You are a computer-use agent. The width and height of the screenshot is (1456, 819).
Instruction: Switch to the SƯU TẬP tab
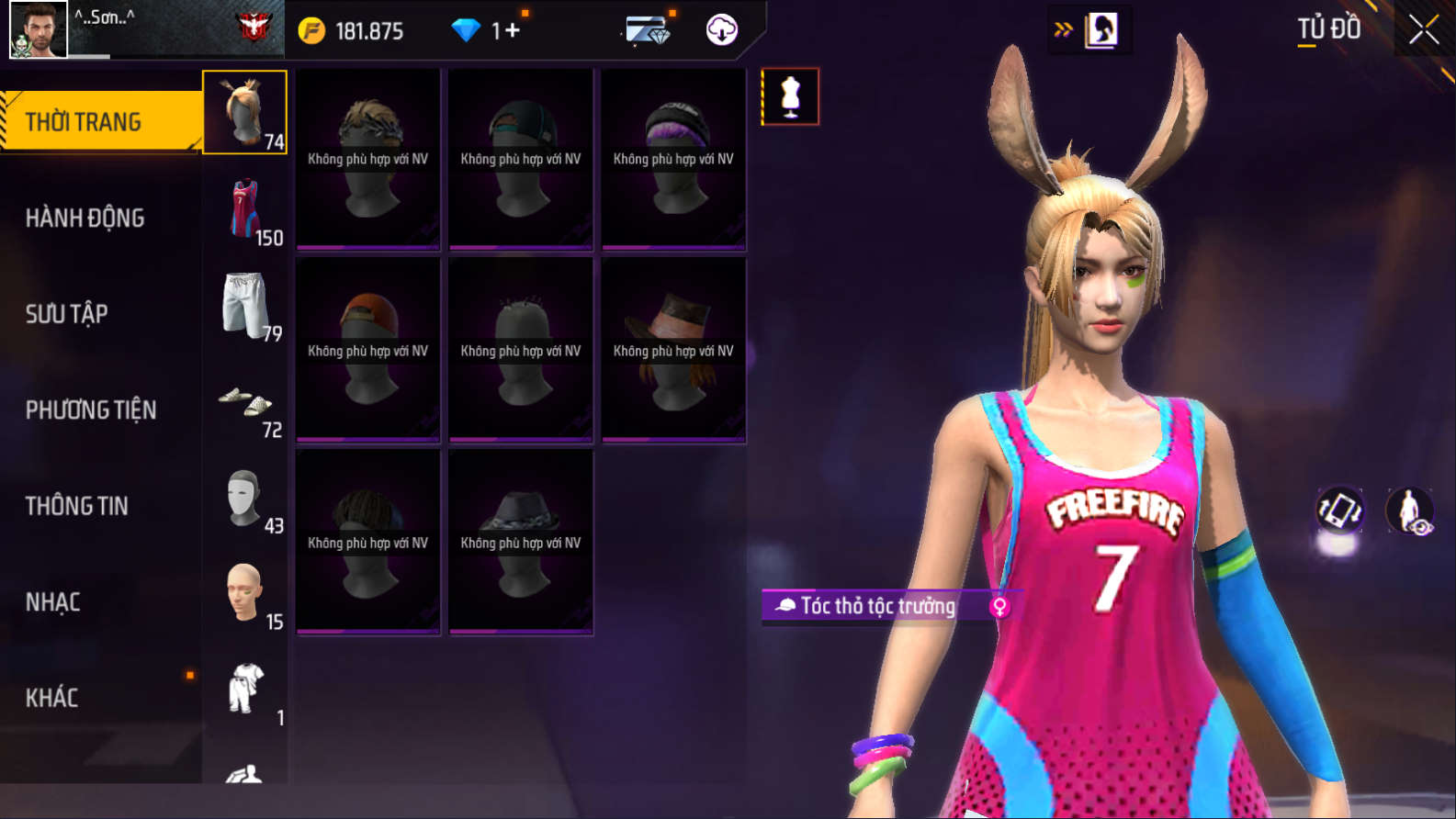tap(67, 314)
